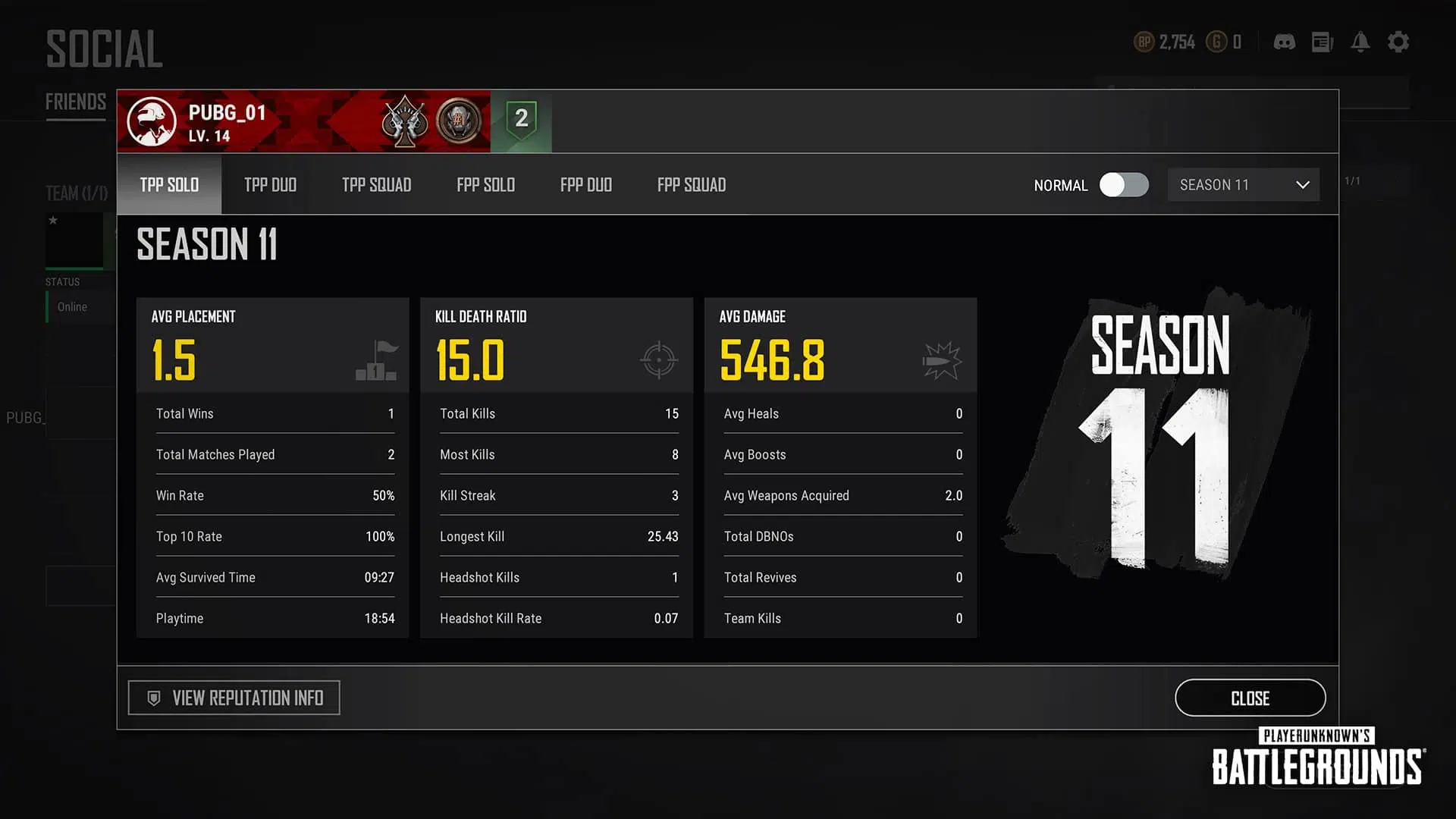Open the news feed icon
1456x819 pixels.
coord(1322,42)
